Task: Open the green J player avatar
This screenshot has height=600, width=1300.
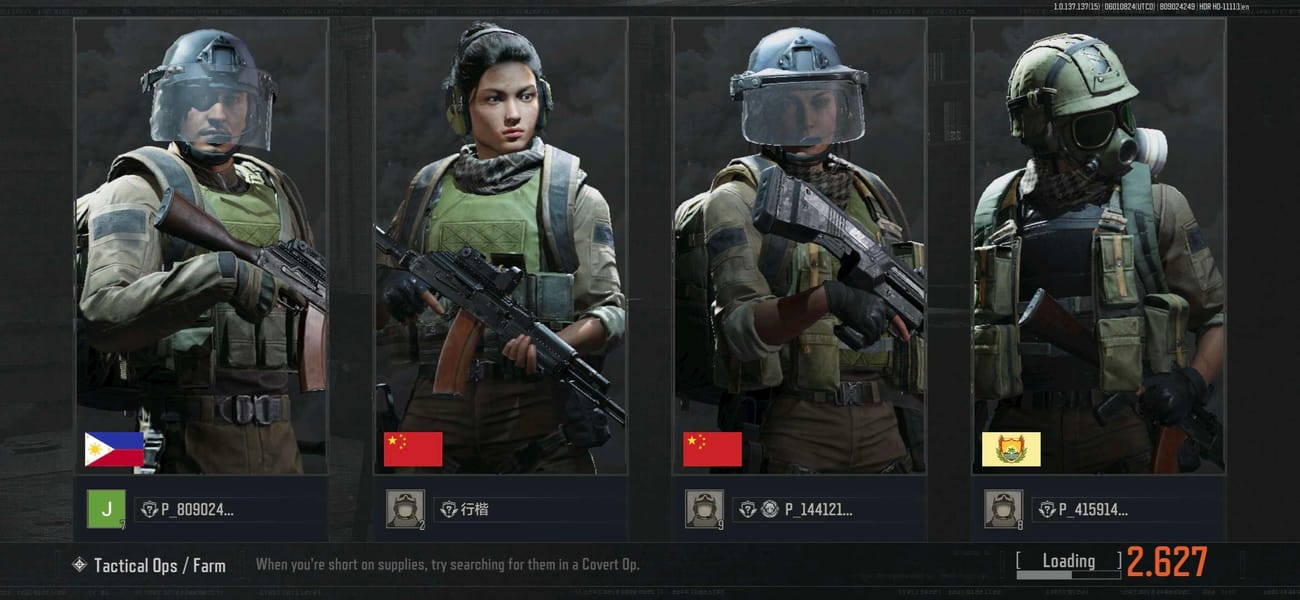Action: 106,509
